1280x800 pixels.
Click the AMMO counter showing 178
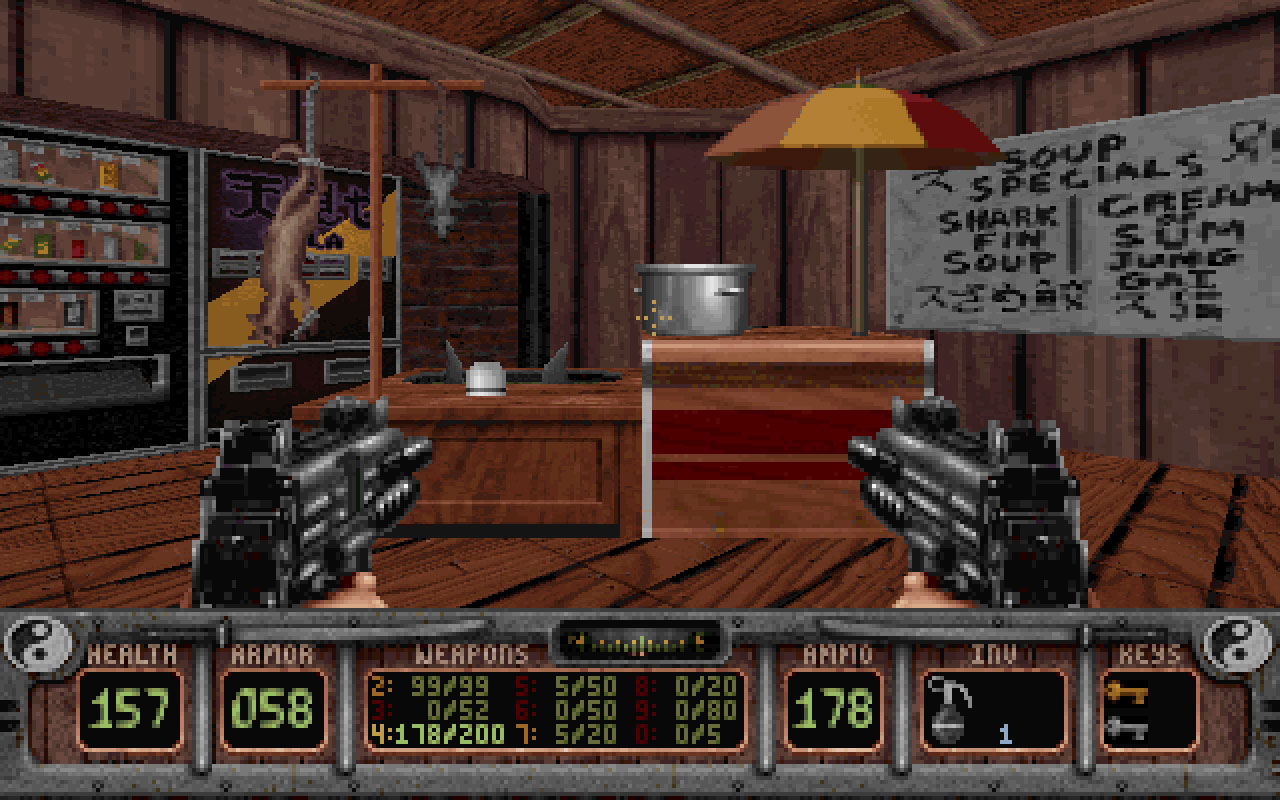point(833,704)
